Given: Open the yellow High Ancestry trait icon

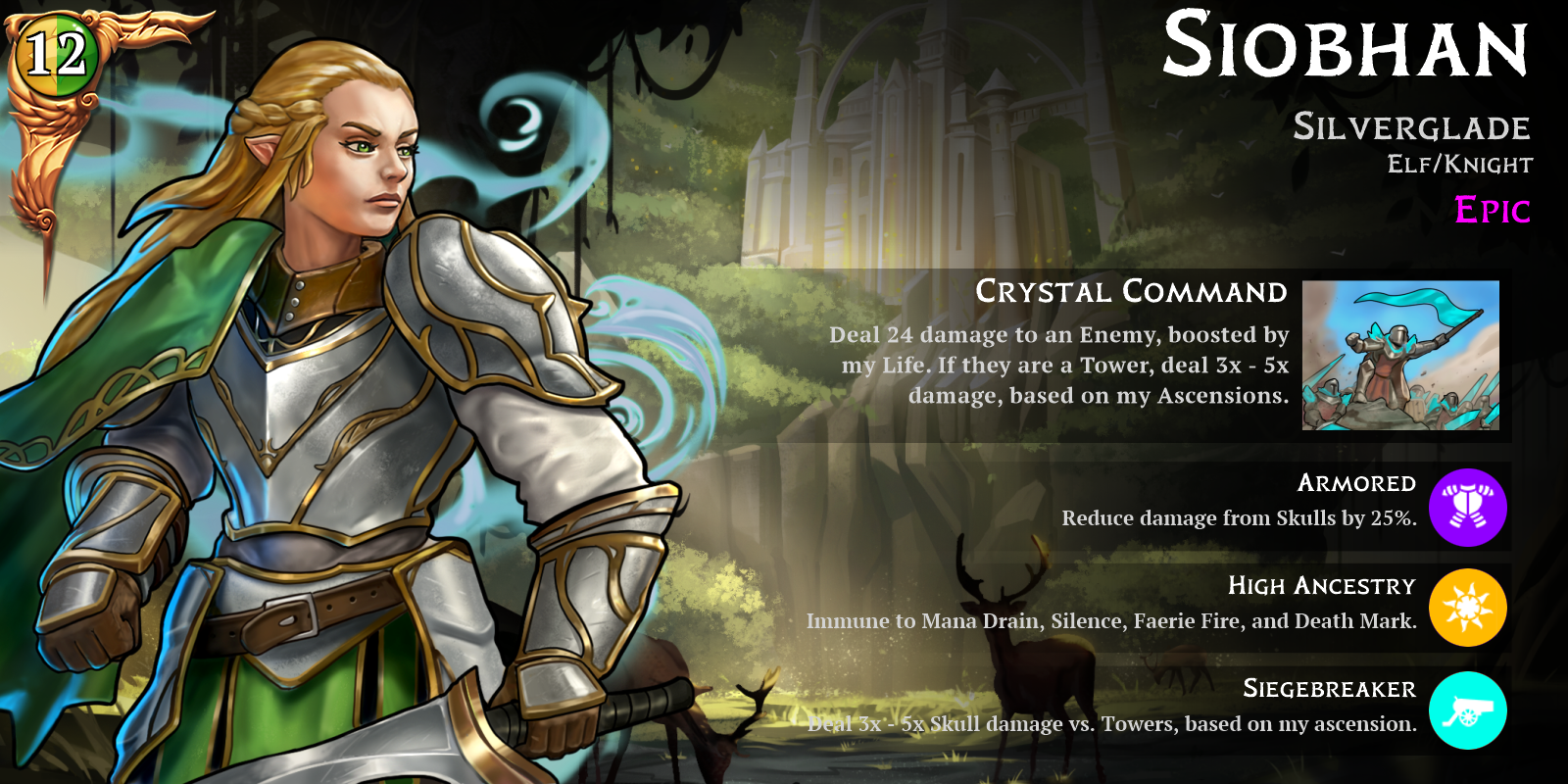Looking at the screenshot, I should tap(1467, 609).
